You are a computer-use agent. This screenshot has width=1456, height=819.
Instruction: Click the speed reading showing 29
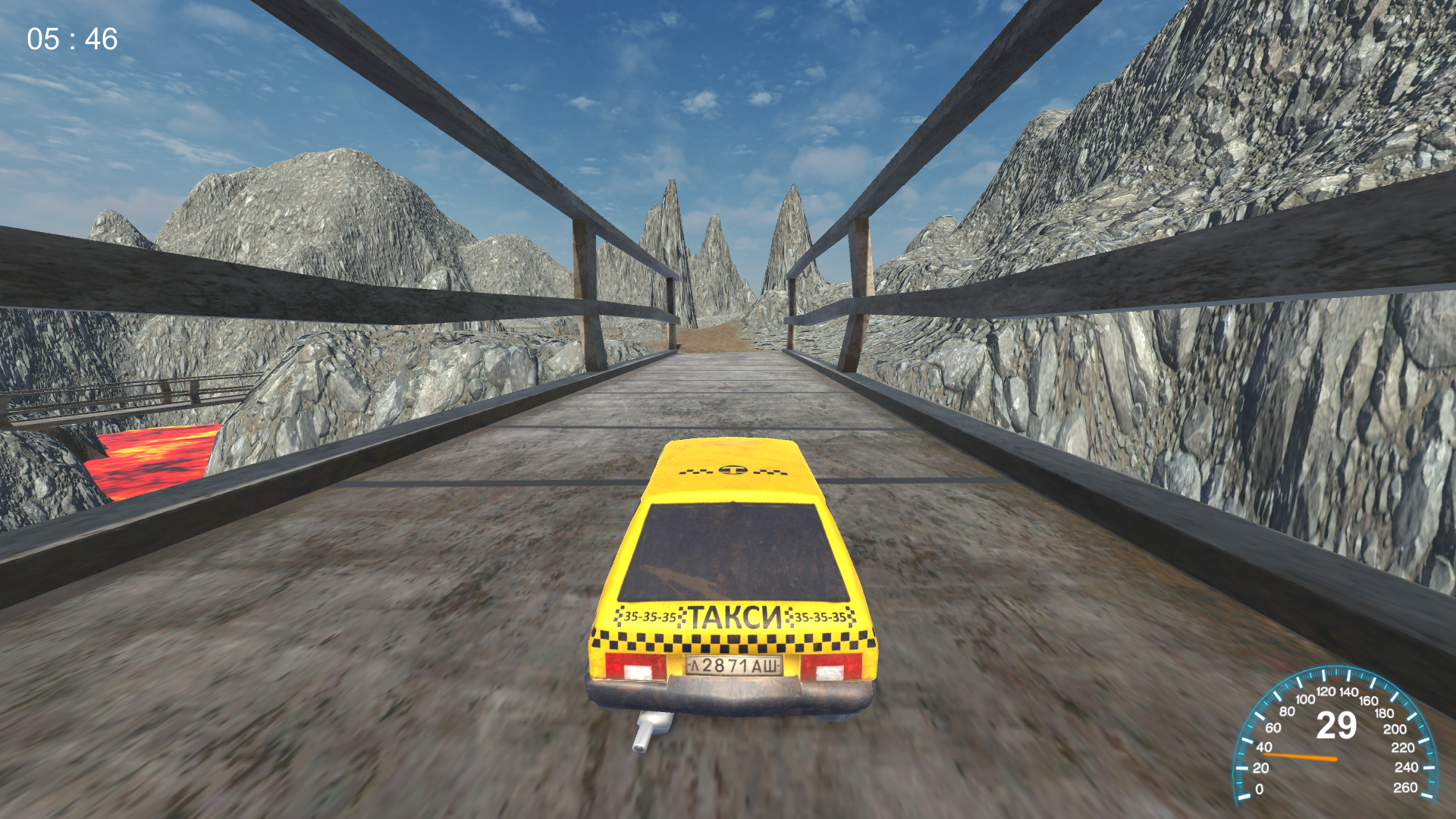pyautogui.click(x=1338, y=724)
